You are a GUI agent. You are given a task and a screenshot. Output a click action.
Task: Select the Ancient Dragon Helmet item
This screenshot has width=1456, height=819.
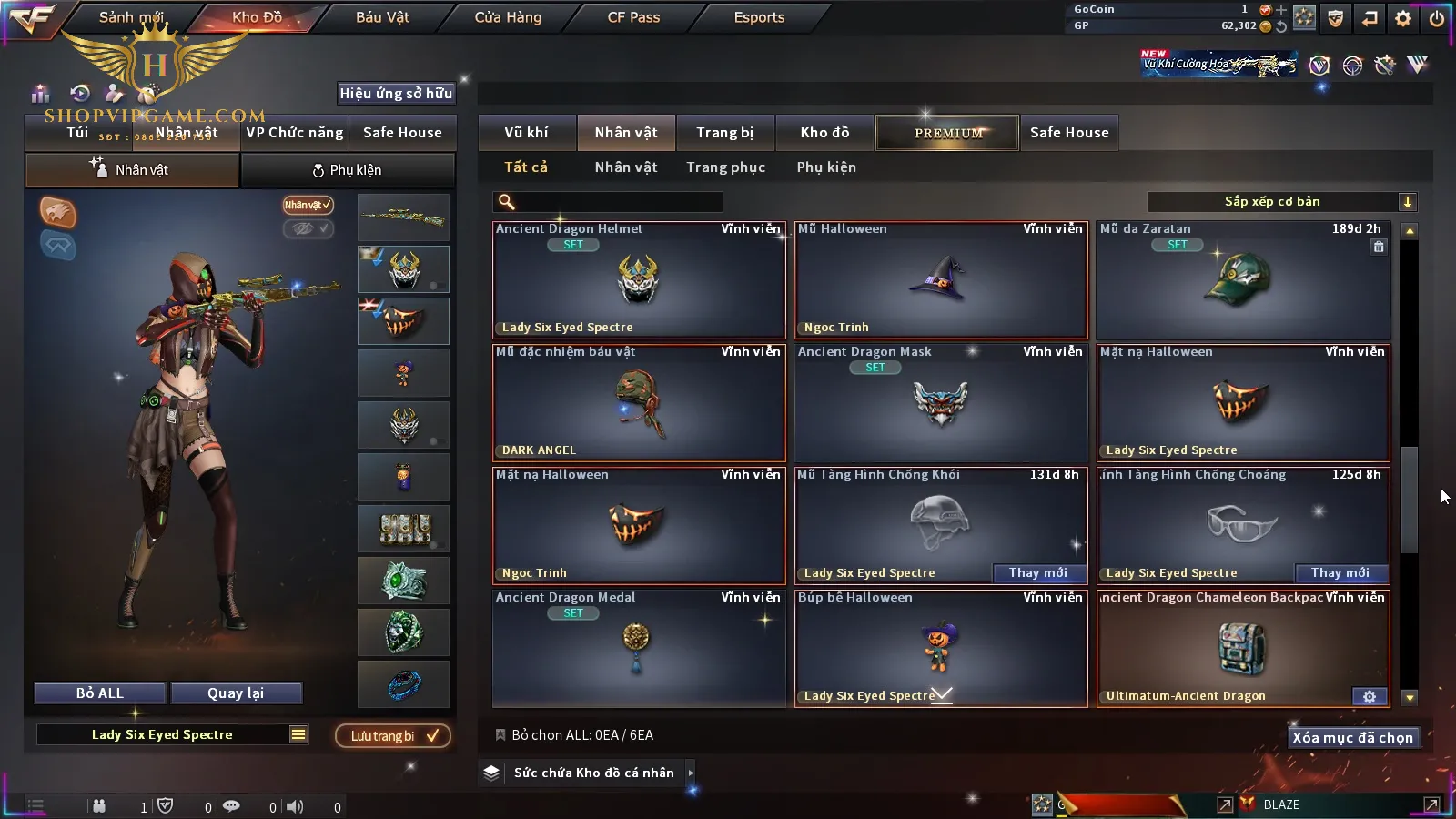coord(639,280)
